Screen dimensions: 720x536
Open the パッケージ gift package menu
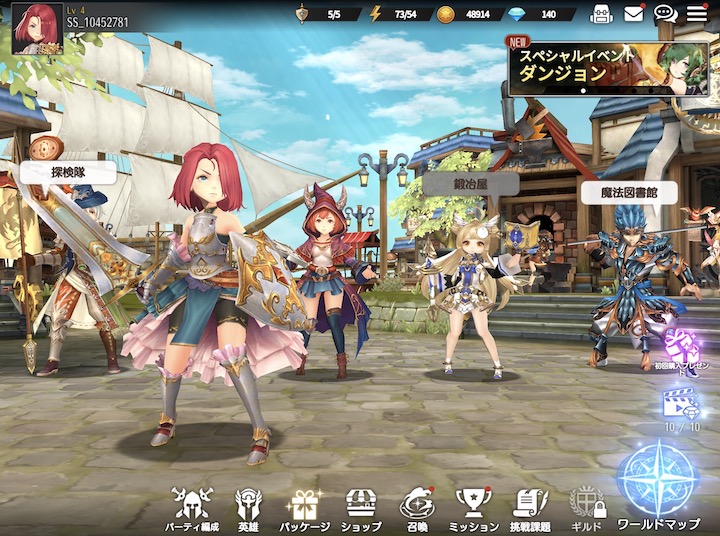click(x=305, y=508)
